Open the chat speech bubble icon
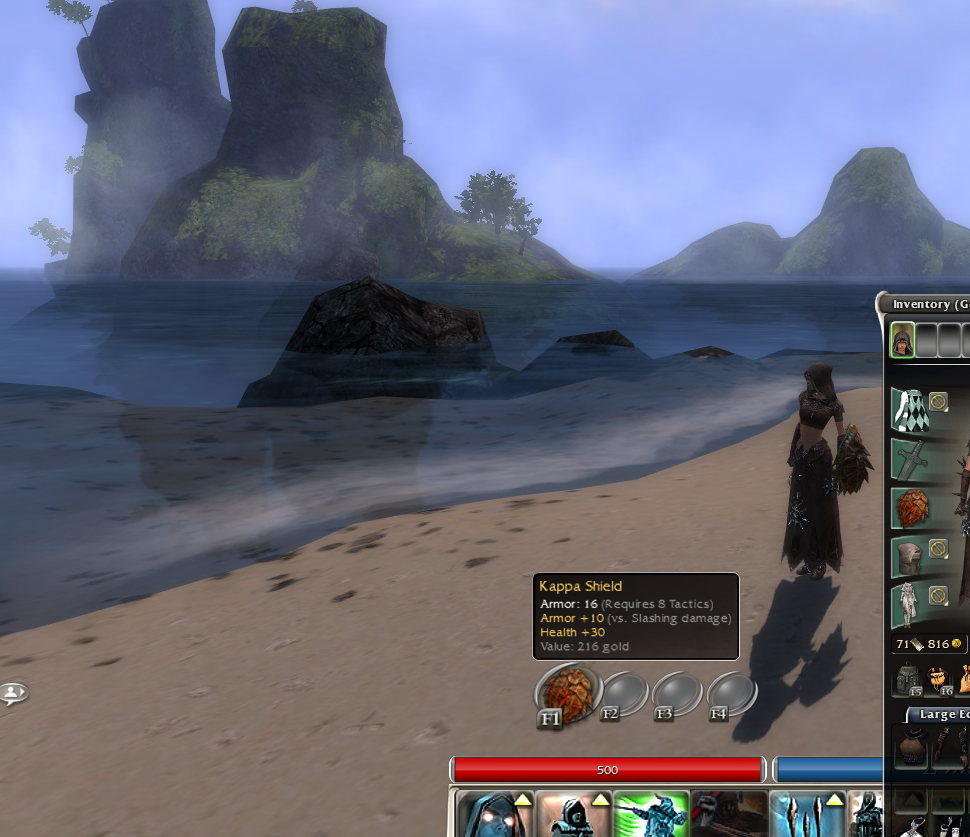Image resolution: width=970 pixels, height=837 pixels. pos(13,693)
